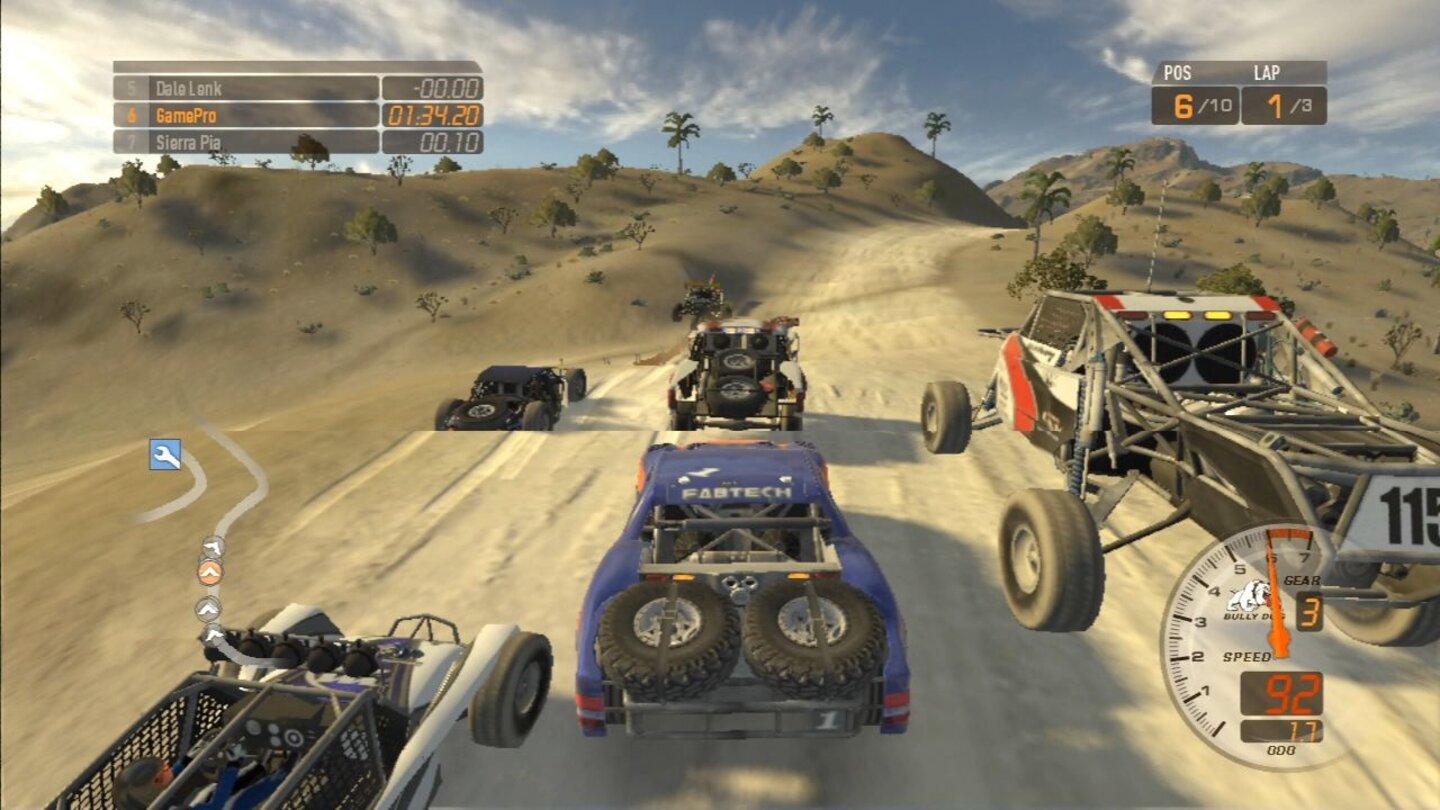Click the blue wrench repair icon on the minimap

[165, 456]
